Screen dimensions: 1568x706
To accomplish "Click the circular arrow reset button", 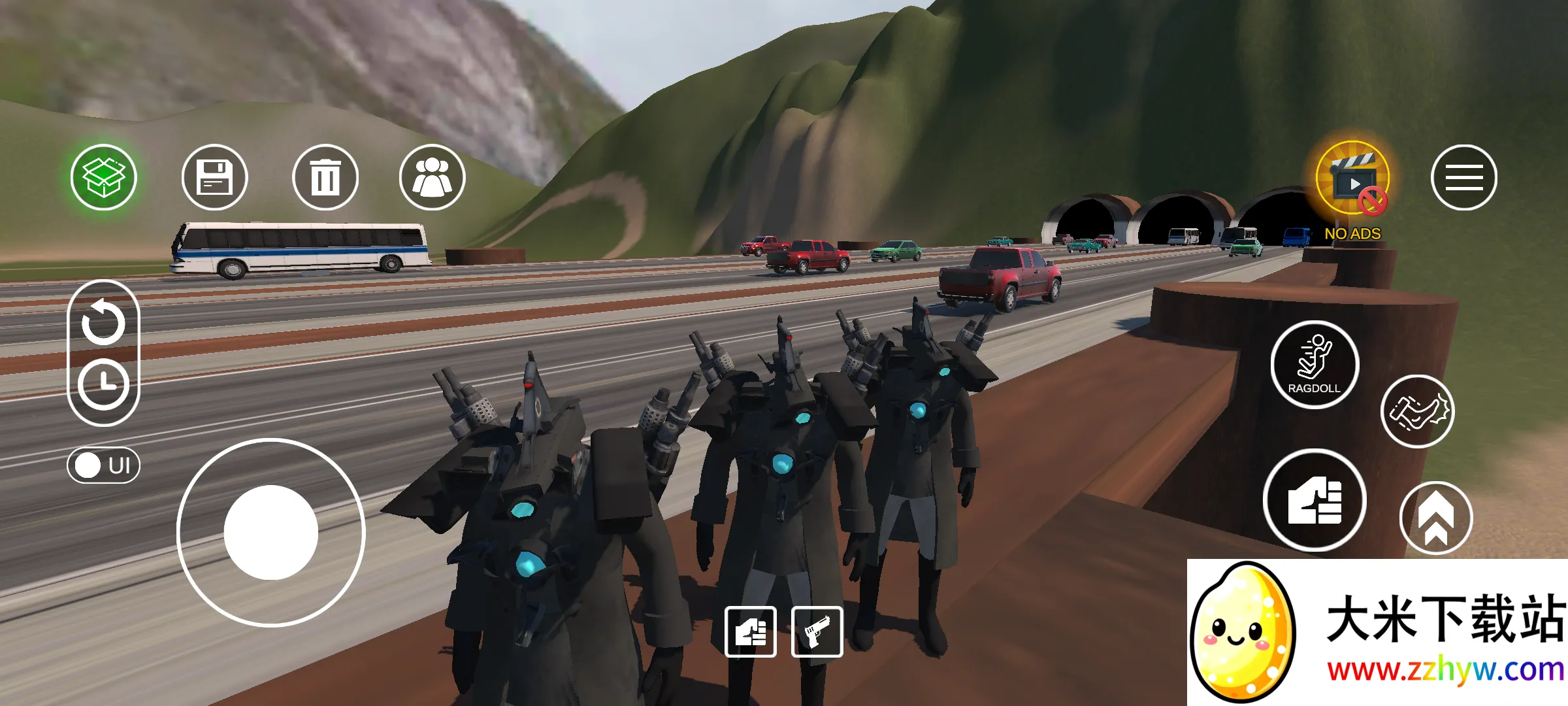I will click(103, 322).
